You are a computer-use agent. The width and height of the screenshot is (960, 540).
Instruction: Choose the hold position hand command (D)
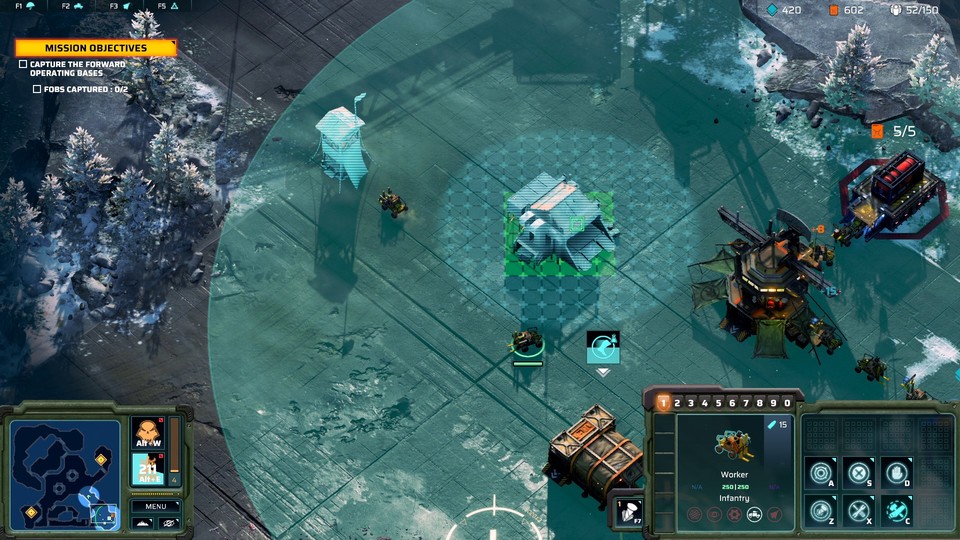(x=897, y=472)
